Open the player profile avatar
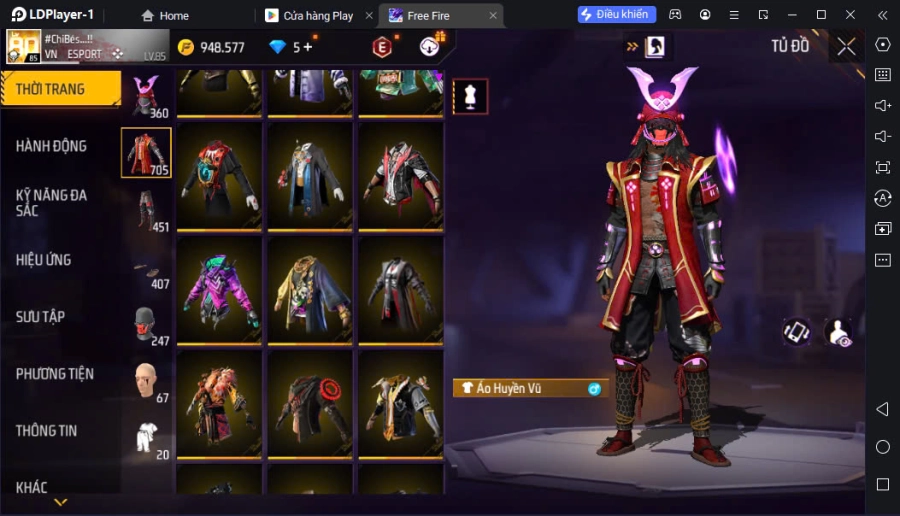900x516 pixels. pyautogui.click(x=24, y=46)
